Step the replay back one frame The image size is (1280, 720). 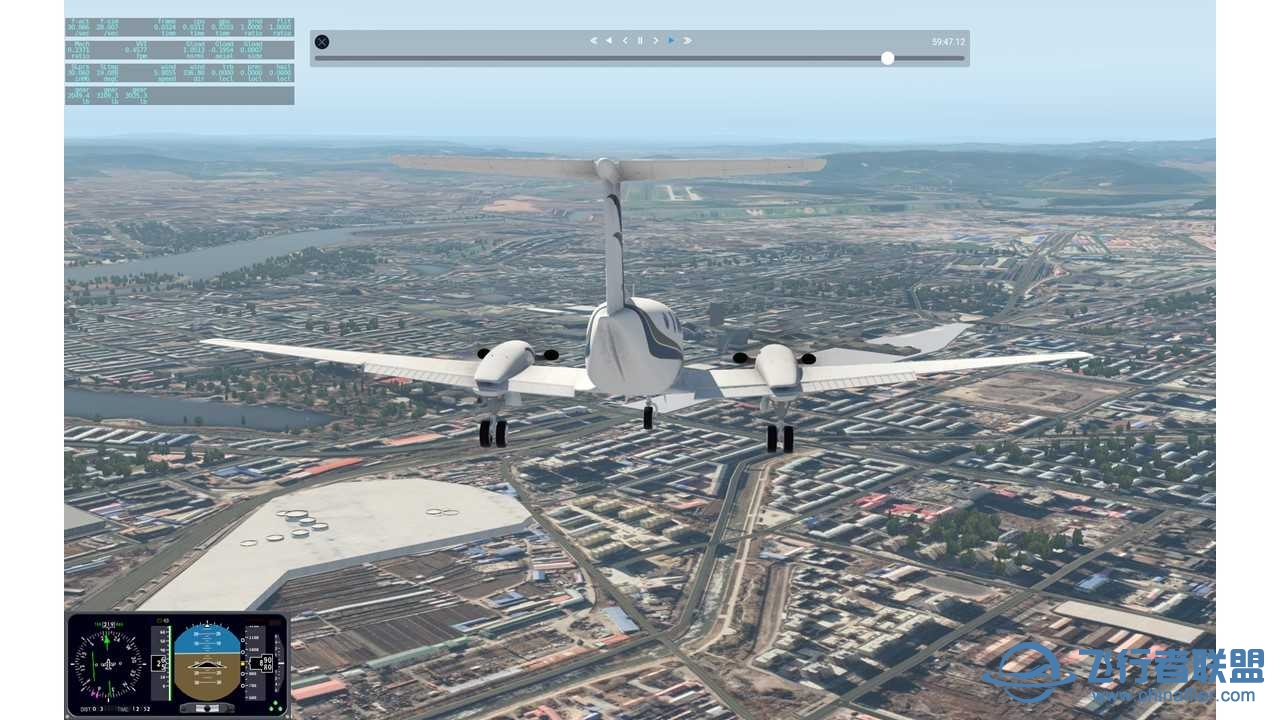click(x=628, y=40)
